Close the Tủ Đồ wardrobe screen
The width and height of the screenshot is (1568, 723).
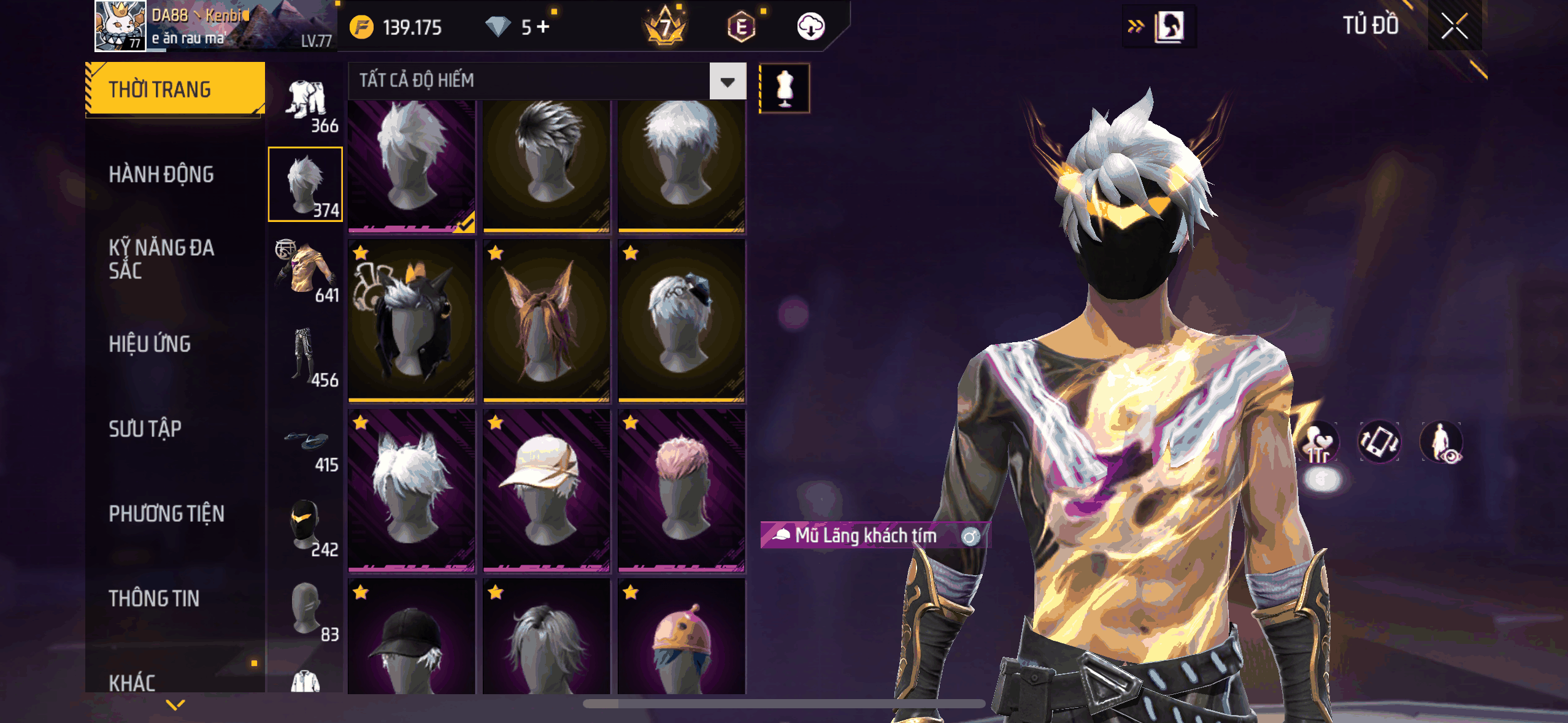pos(1454,26)
